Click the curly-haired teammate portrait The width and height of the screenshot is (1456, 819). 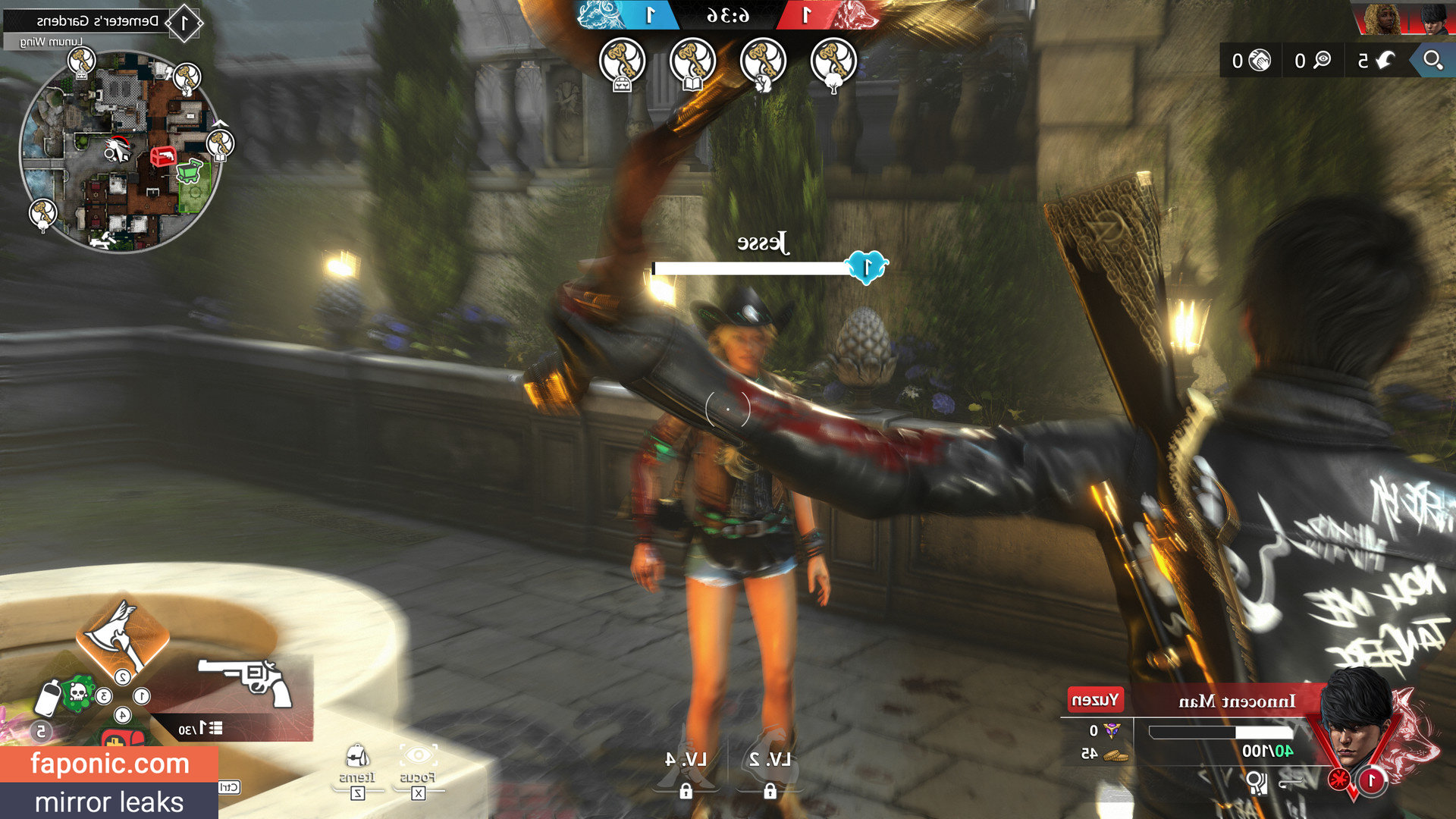[1382, 20]
